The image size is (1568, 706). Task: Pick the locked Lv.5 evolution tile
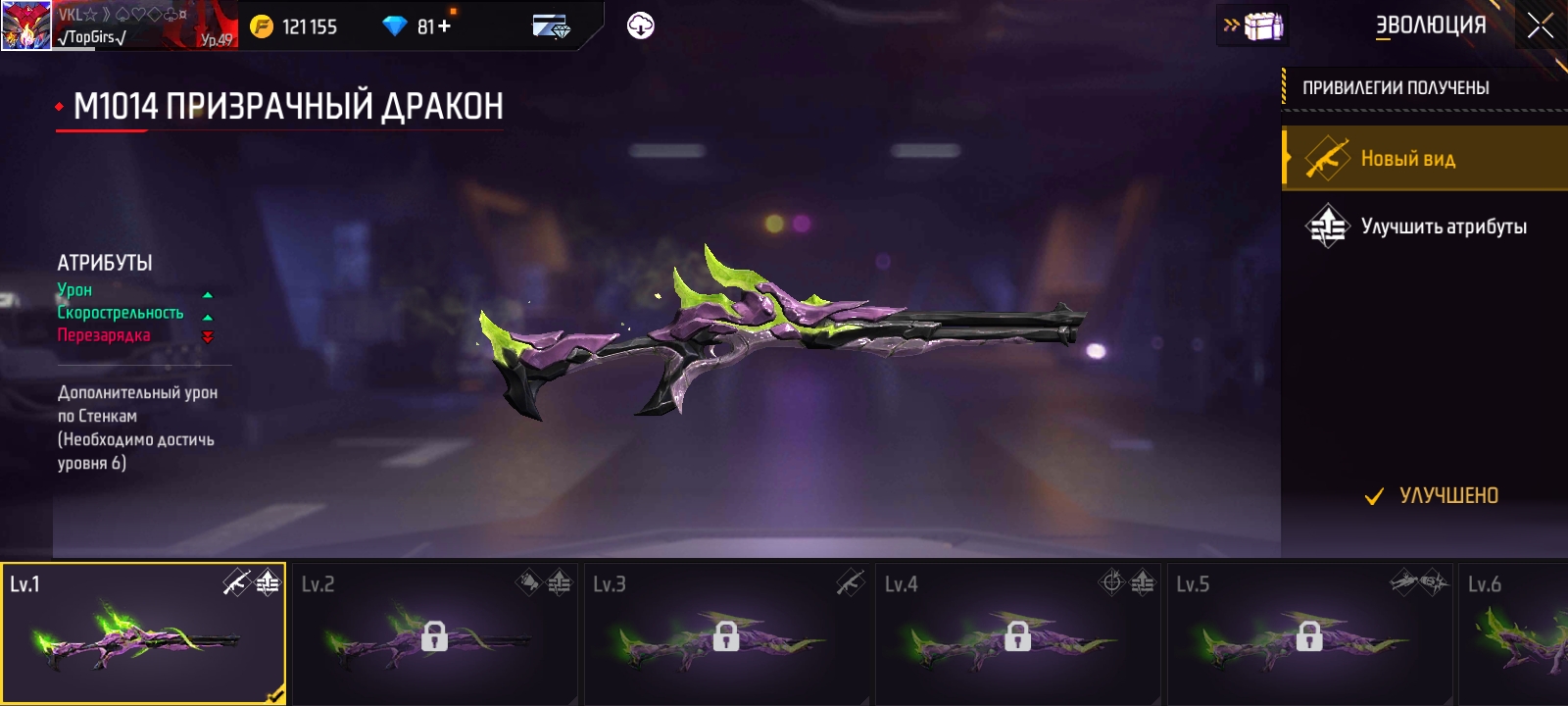pyautogui.click(x=1308, y=633)
